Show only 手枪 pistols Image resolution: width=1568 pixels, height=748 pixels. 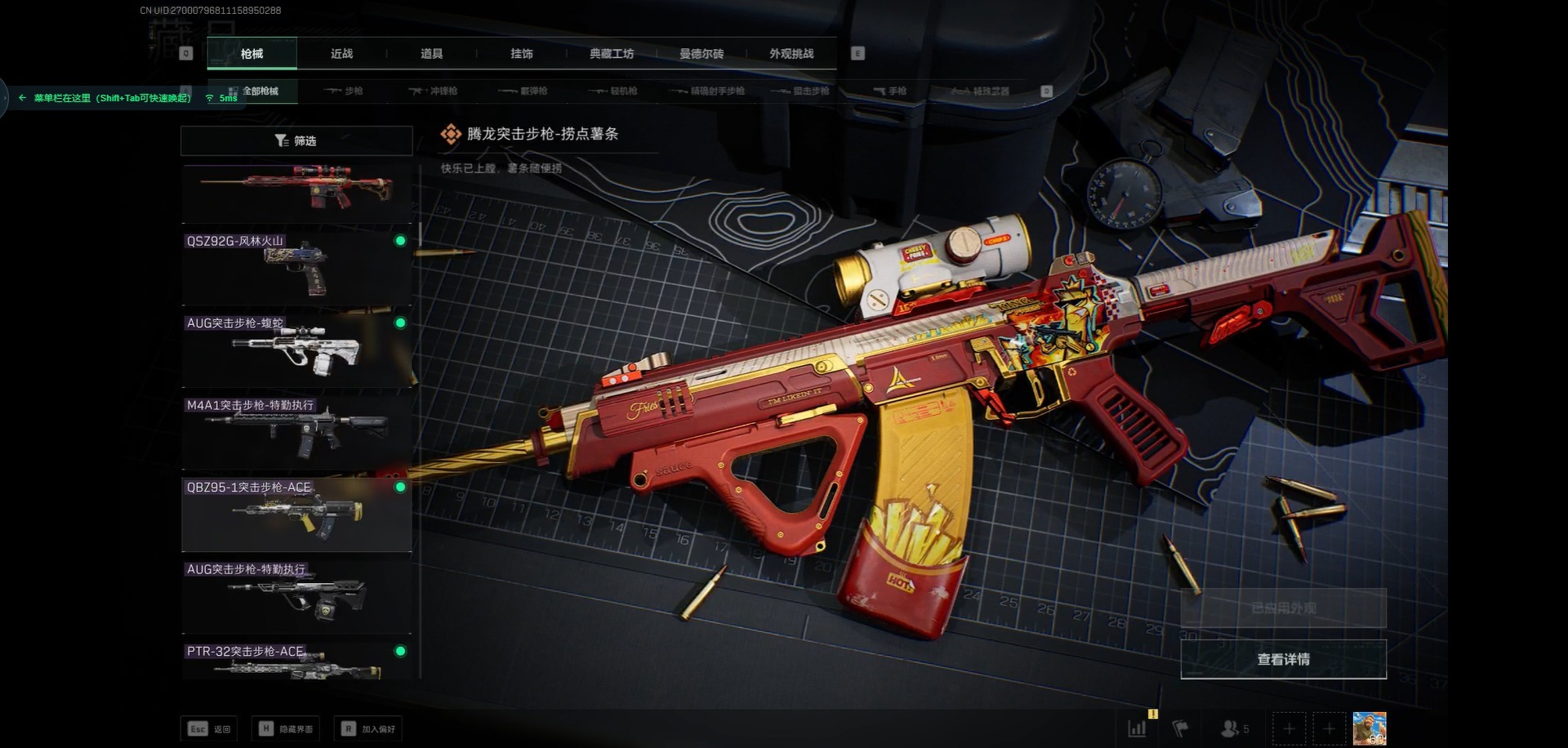point(890,91)
